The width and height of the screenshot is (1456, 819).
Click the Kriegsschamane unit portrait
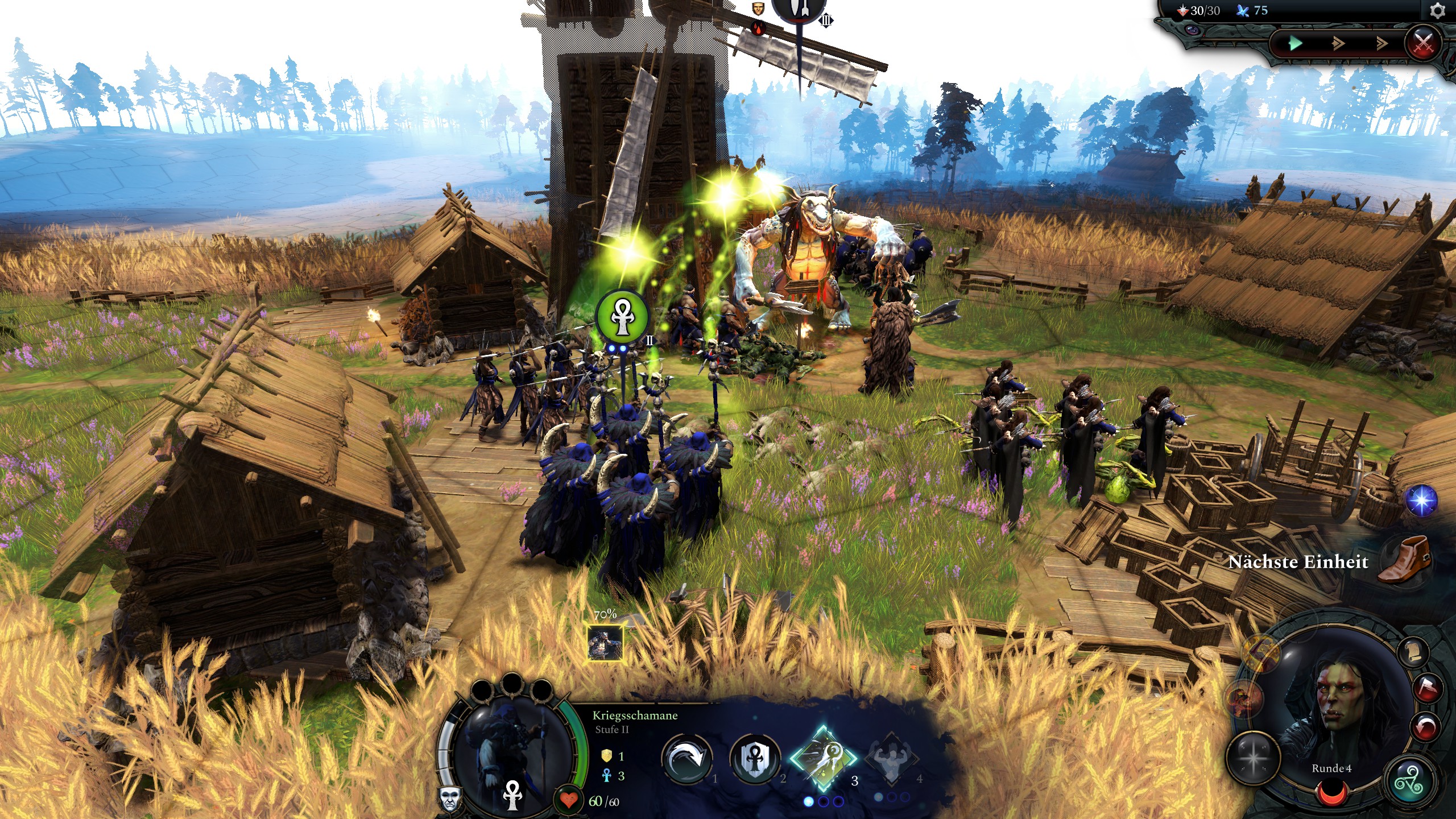click(512, 751)
